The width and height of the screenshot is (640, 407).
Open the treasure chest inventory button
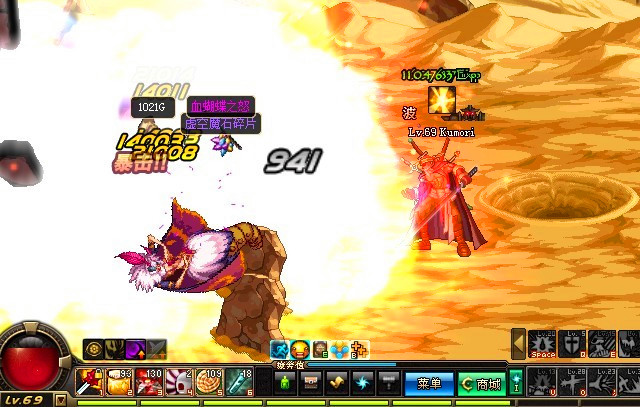[x=311, y=383]
